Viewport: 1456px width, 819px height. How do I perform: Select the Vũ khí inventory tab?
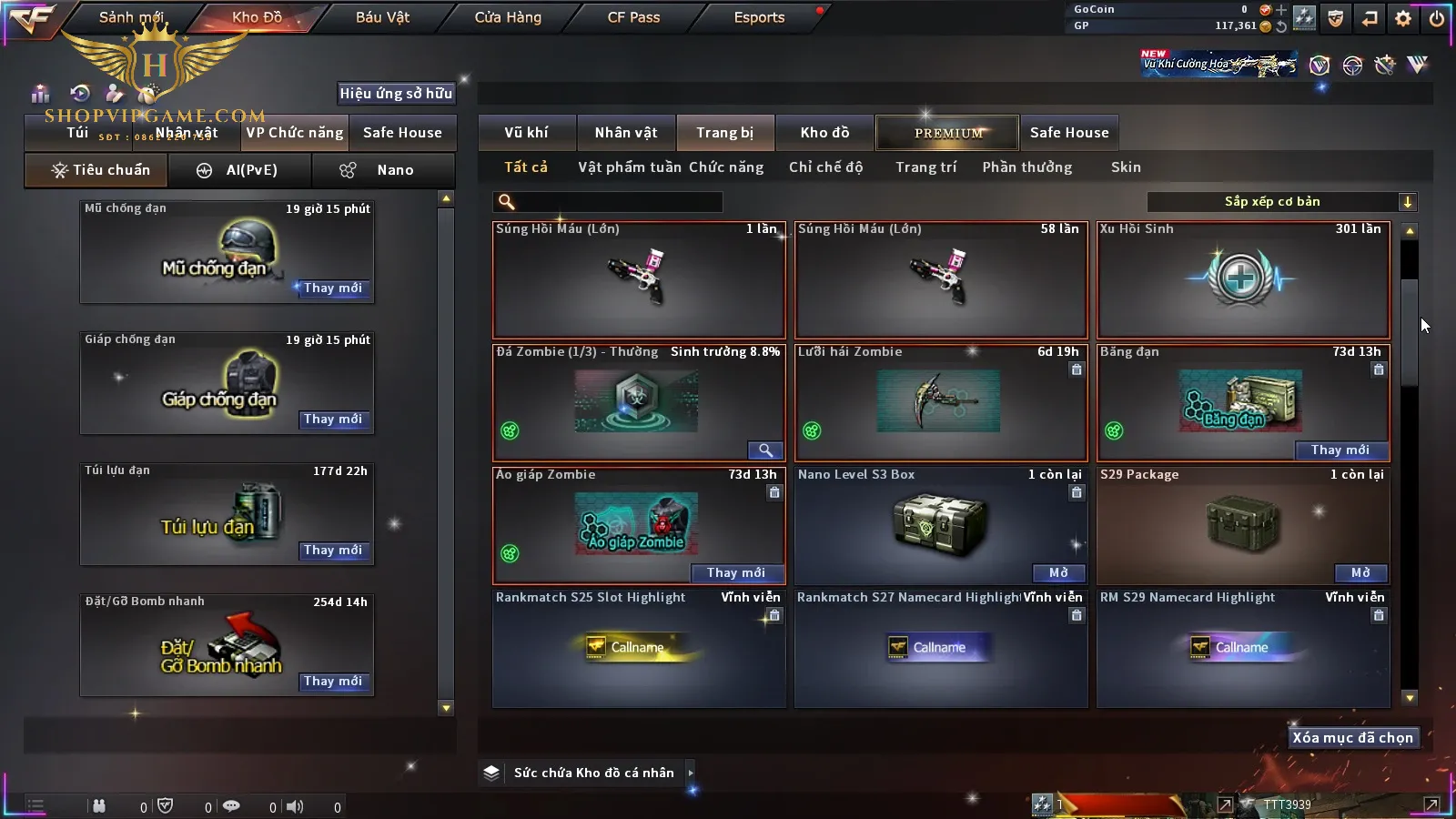(x=526, y=133)
